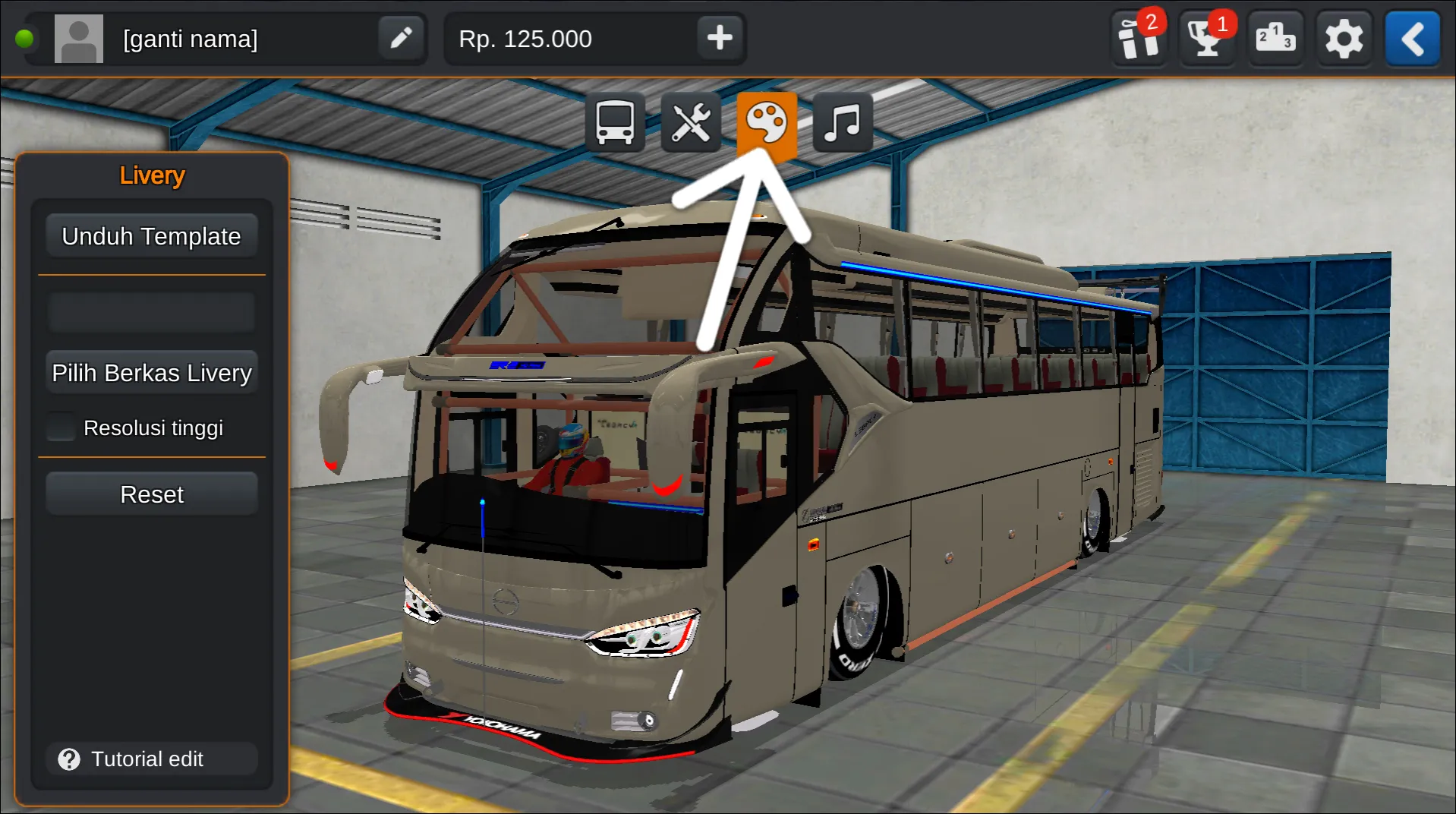The width and height of the screenshot is (1456, 814).
Task: Open the settings gear icon
Action: coord(1344,38)
